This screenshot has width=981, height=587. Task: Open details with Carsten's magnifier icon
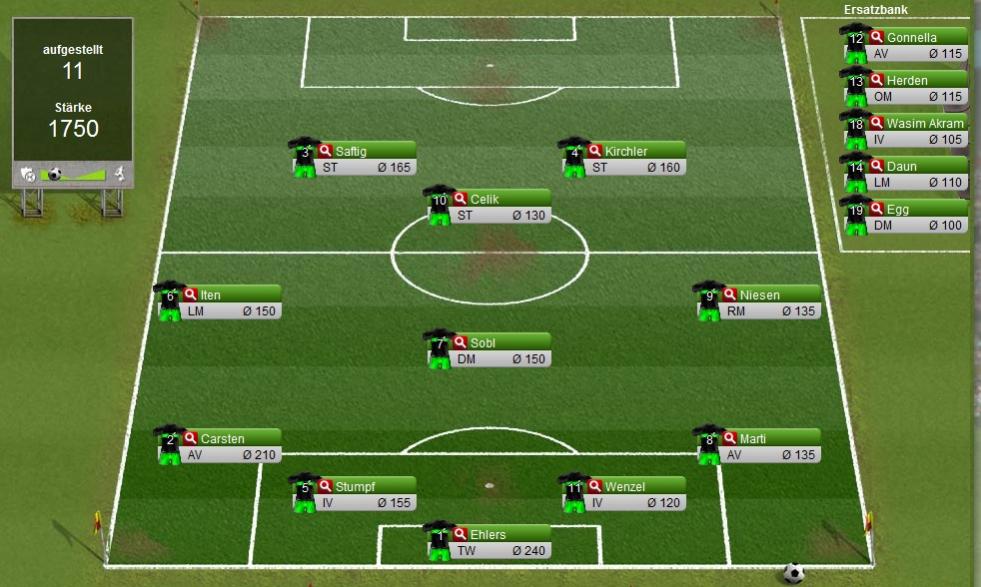(x=190, y=438)
